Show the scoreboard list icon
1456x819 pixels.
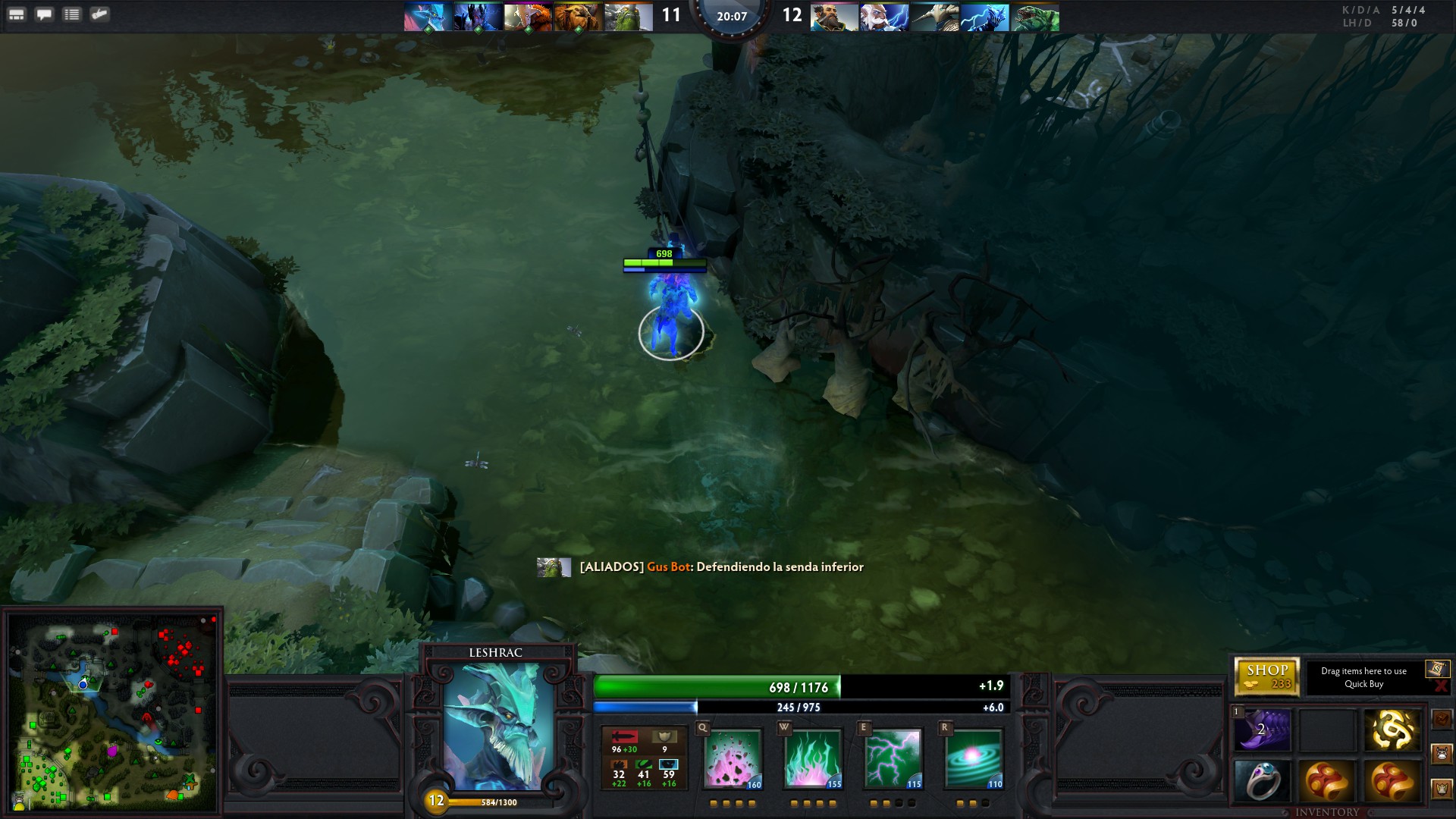[72, 14]
